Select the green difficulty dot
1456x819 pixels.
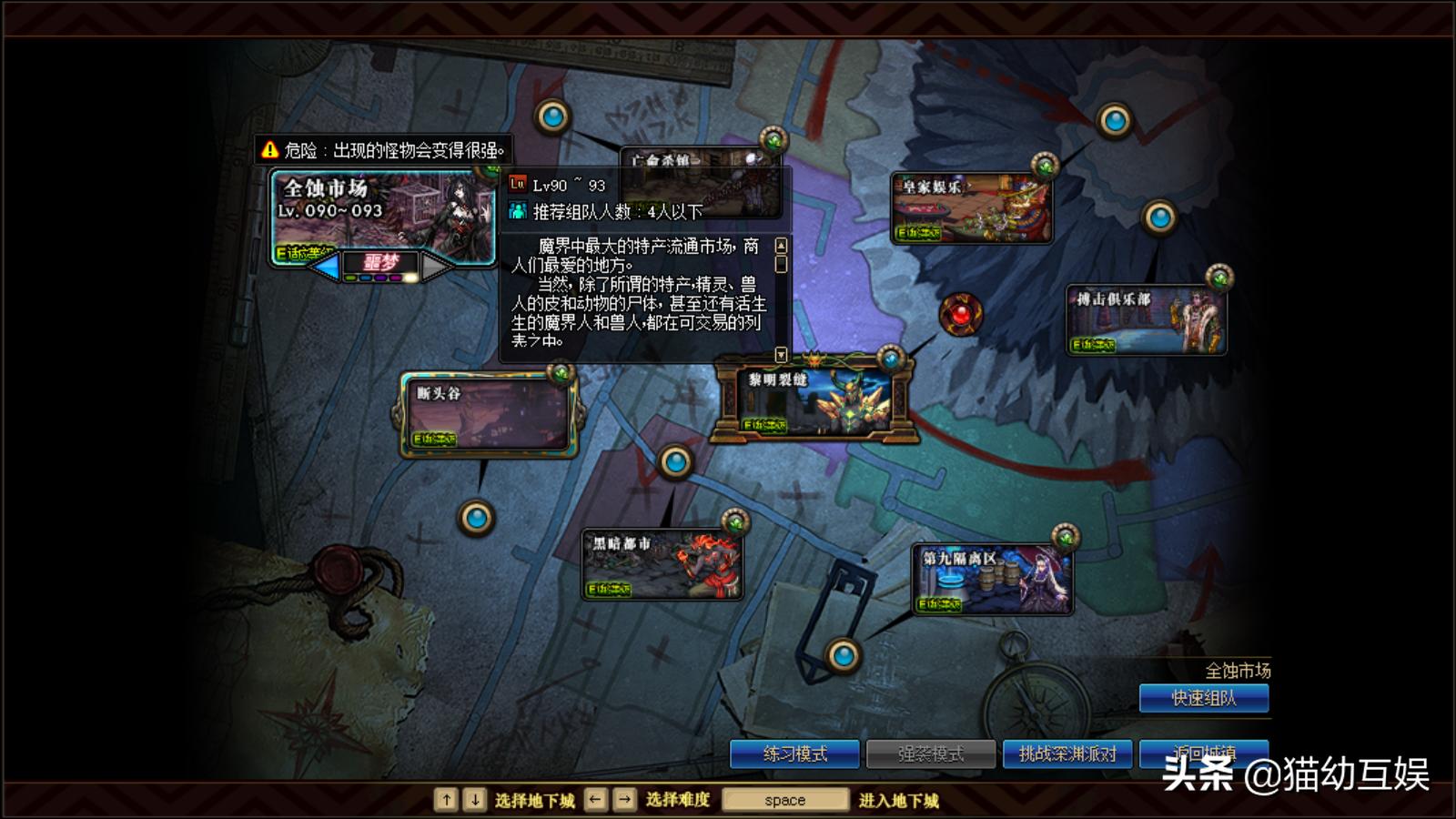(x=350, y=278)
